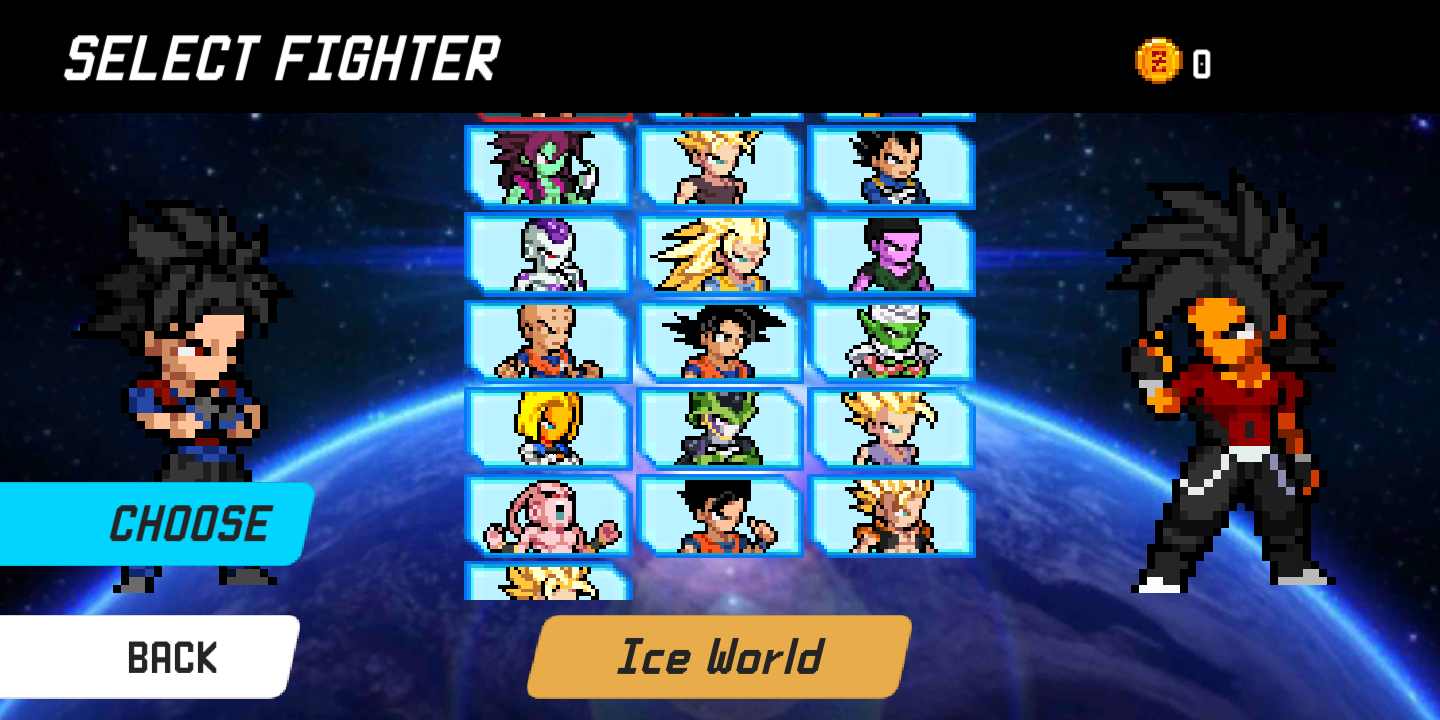Choose the blond fighter in purple gi
The width and height of the screenshot is (1440, 720).
pyautogui.click(x=892, y=428)
